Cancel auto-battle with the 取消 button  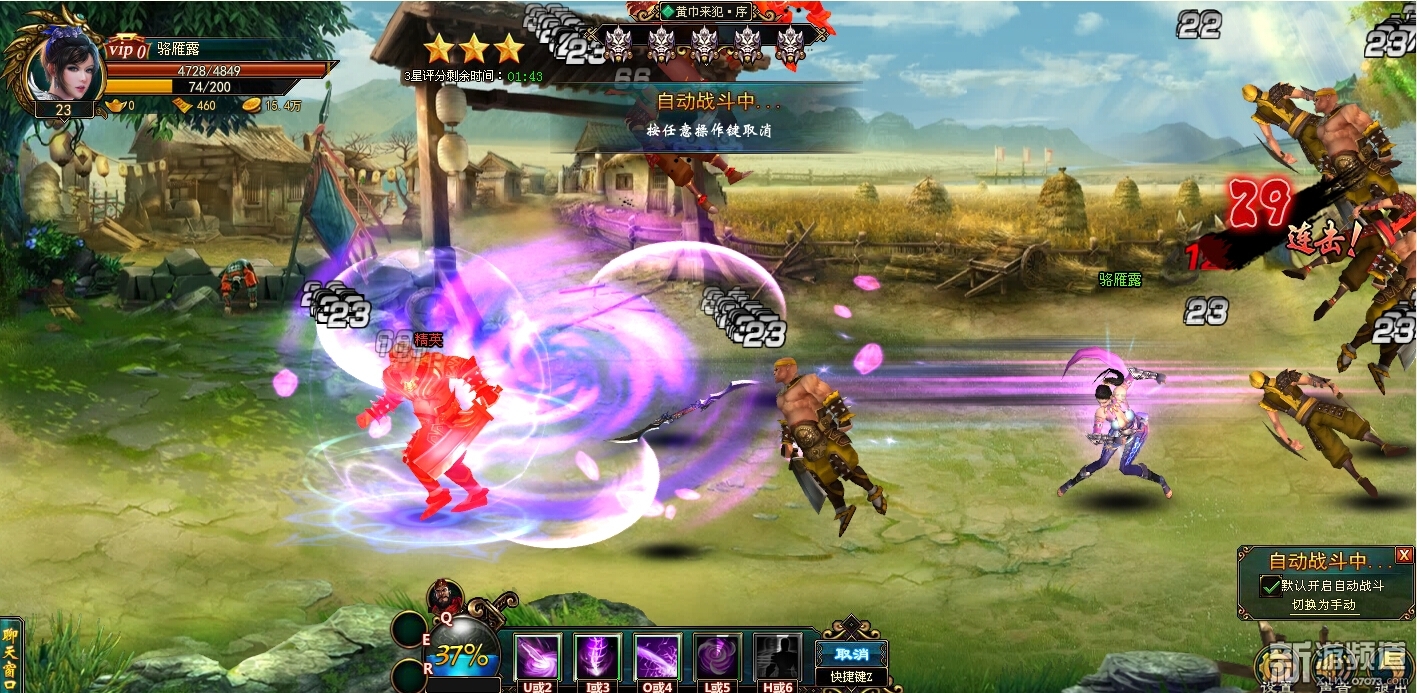point(851,654)
